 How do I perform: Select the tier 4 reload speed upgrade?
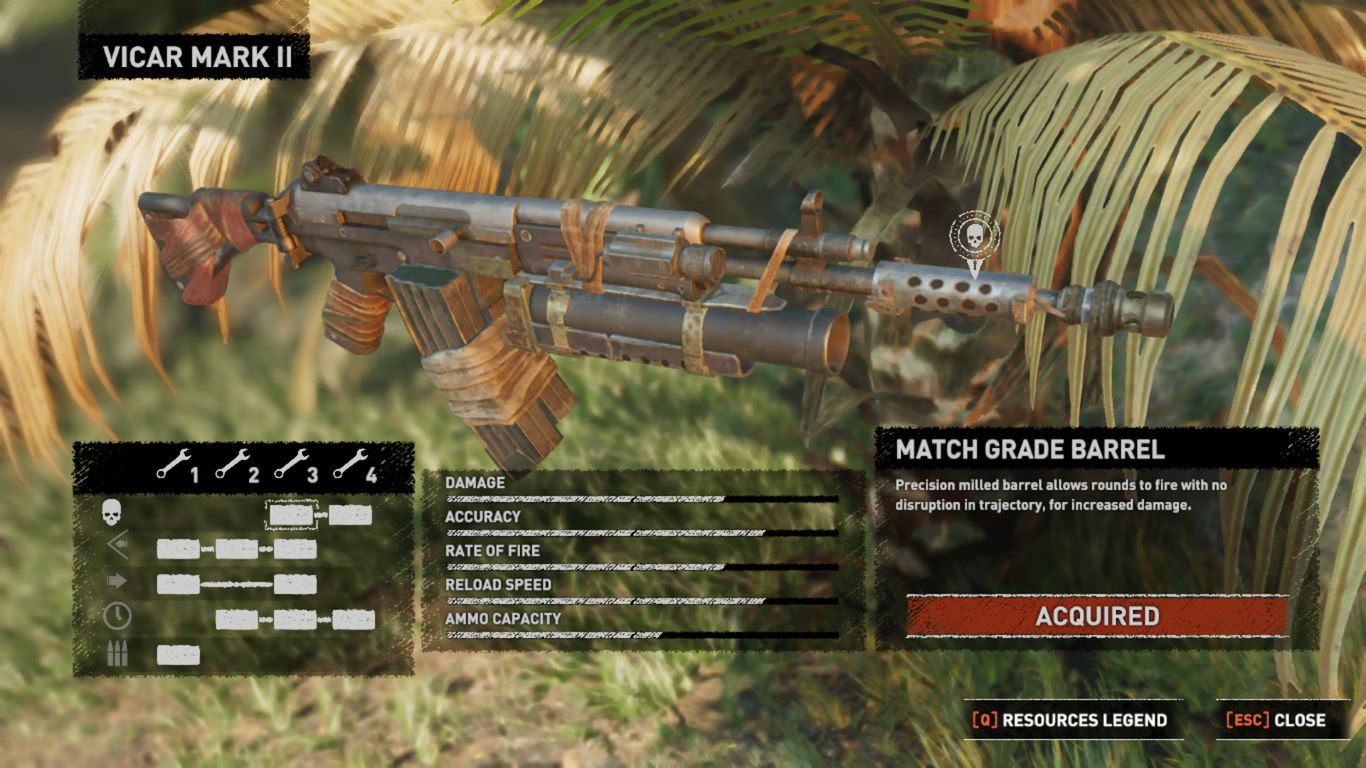pos(353,620)
